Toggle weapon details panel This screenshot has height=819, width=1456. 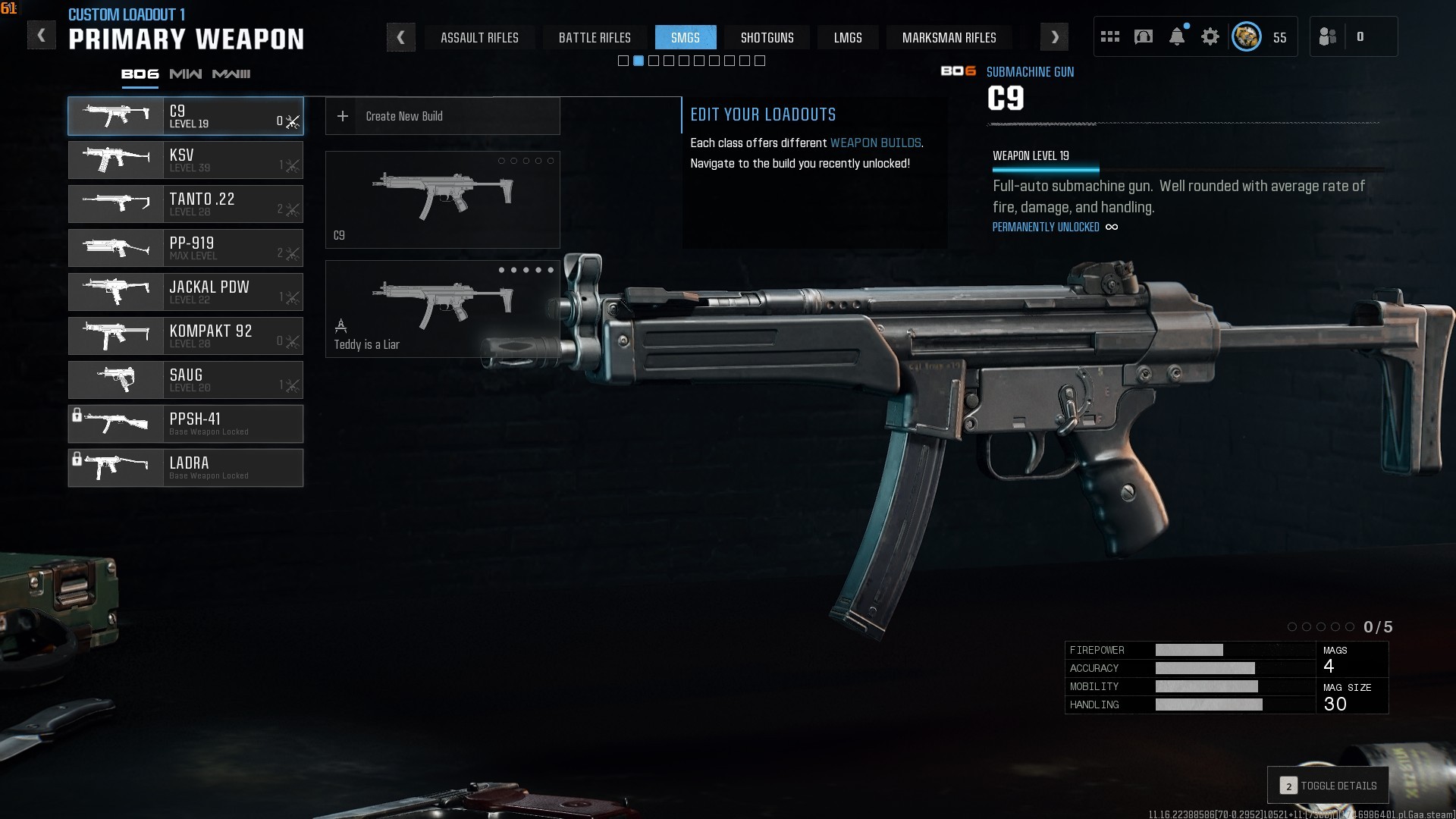1328,786
